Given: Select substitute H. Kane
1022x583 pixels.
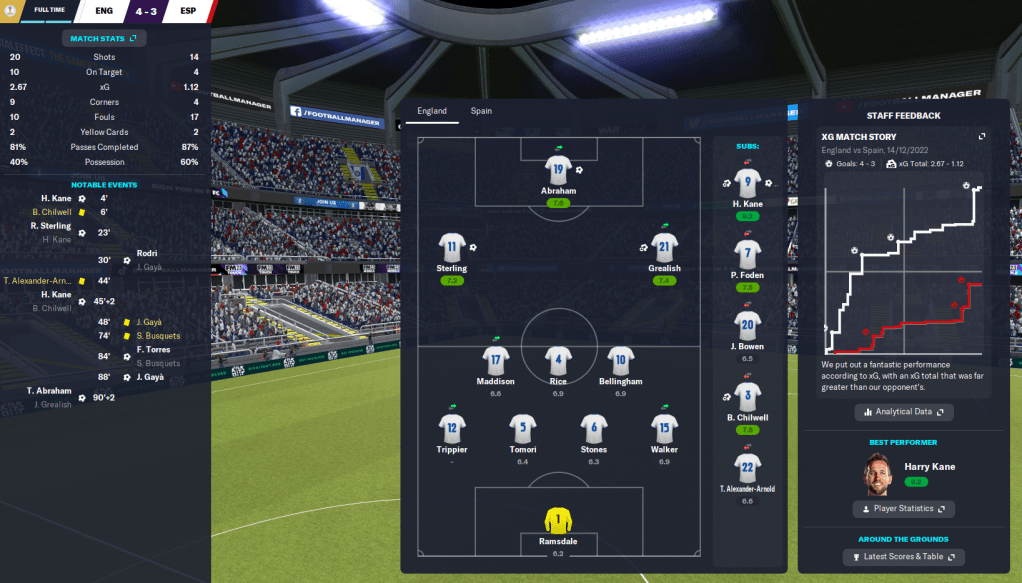Looking at the screenshot, I should tap(747, 184).
